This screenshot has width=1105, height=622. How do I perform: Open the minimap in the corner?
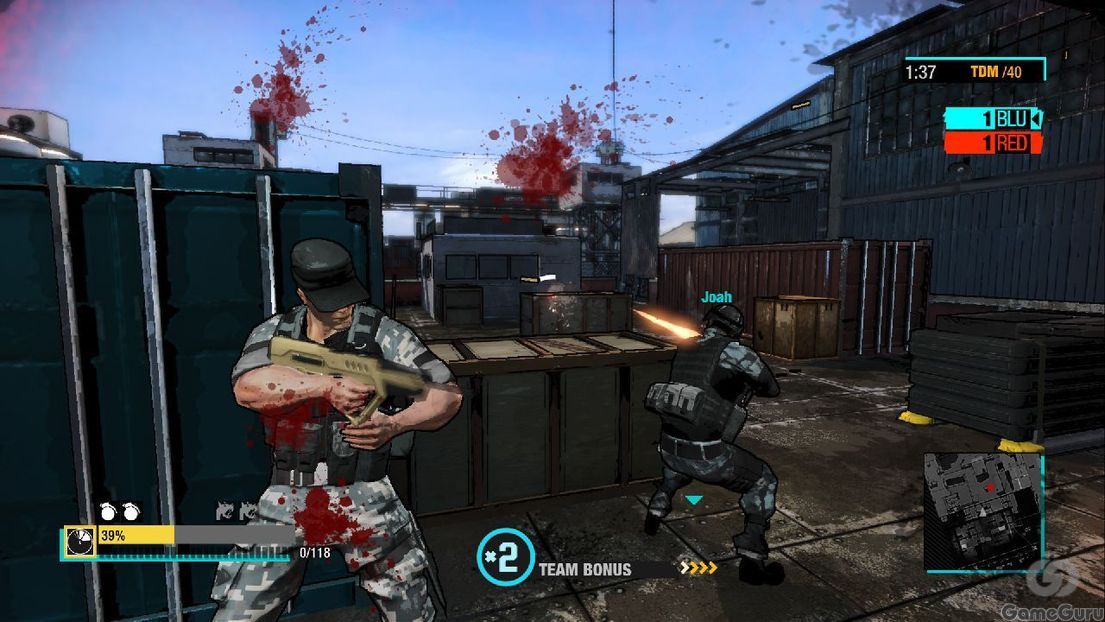click(982, 510)
